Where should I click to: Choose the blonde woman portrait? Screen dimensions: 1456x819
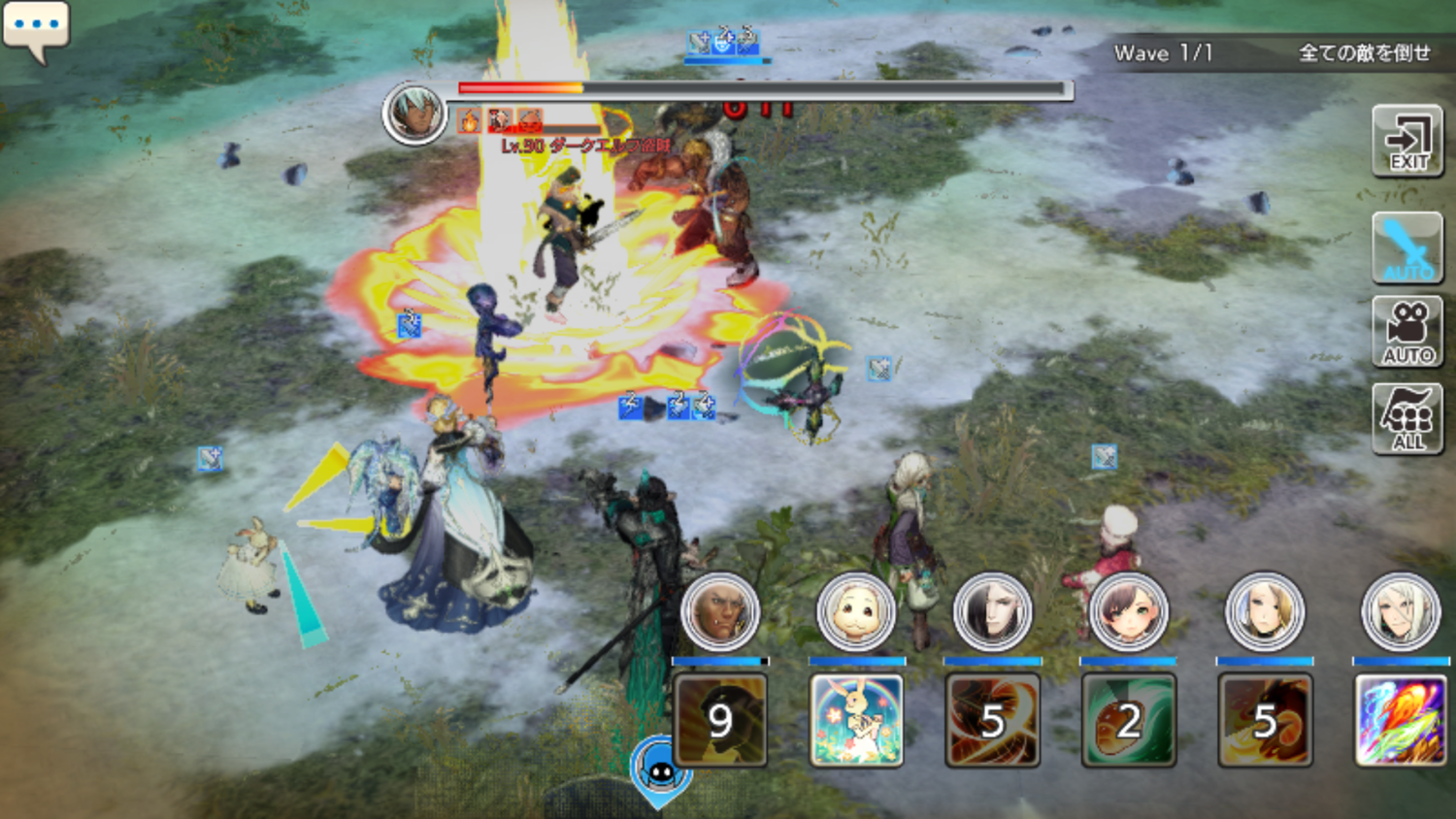1264,612
